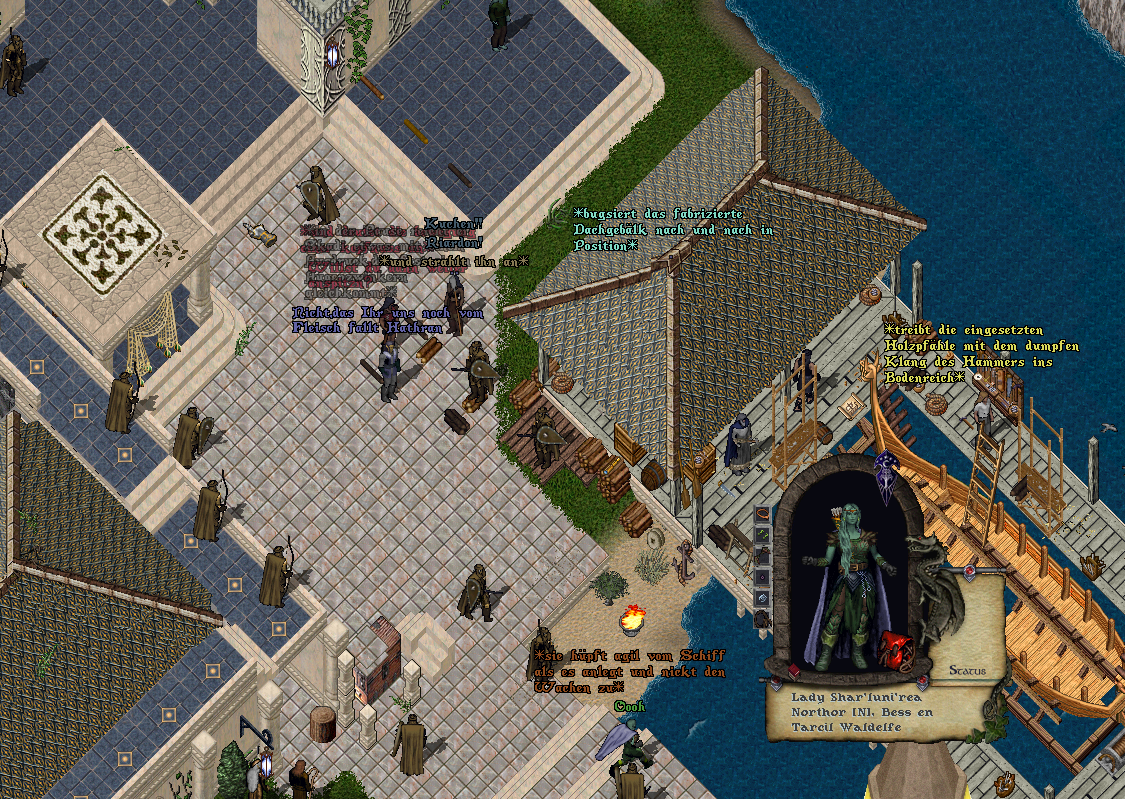The image size is (1125, 799).
Task: Open the red backpack on the paperdoll
Action: [896, 649]
